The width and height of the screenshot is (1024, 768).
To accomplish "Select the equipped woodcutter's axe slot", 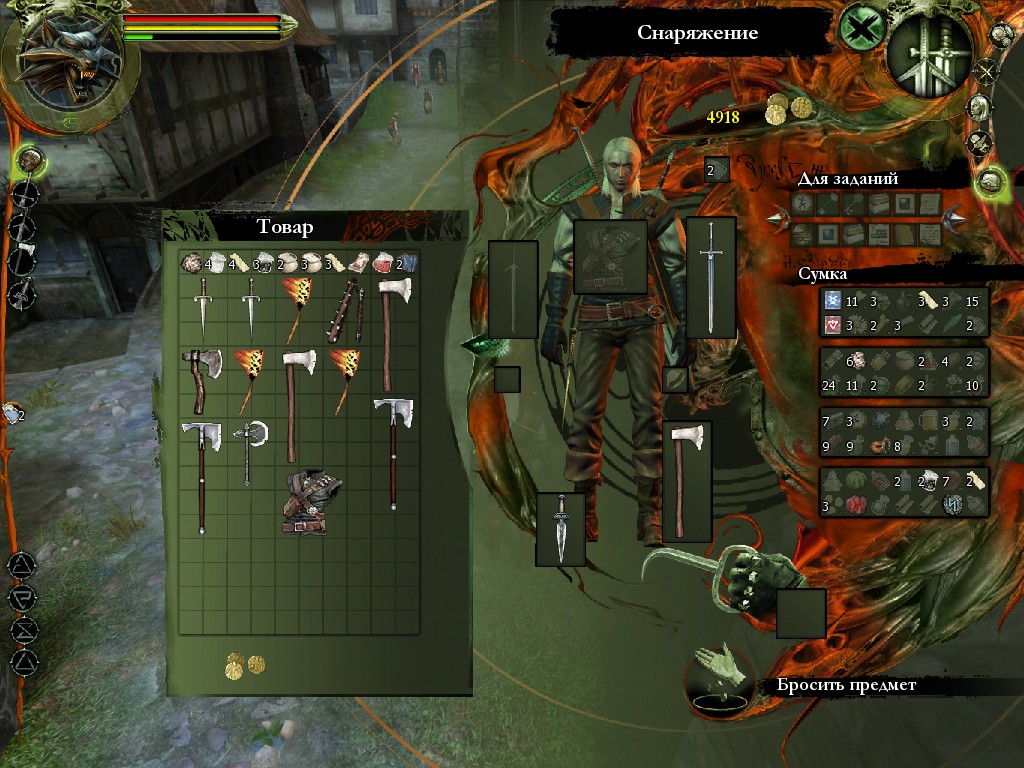I will point(687,481).
